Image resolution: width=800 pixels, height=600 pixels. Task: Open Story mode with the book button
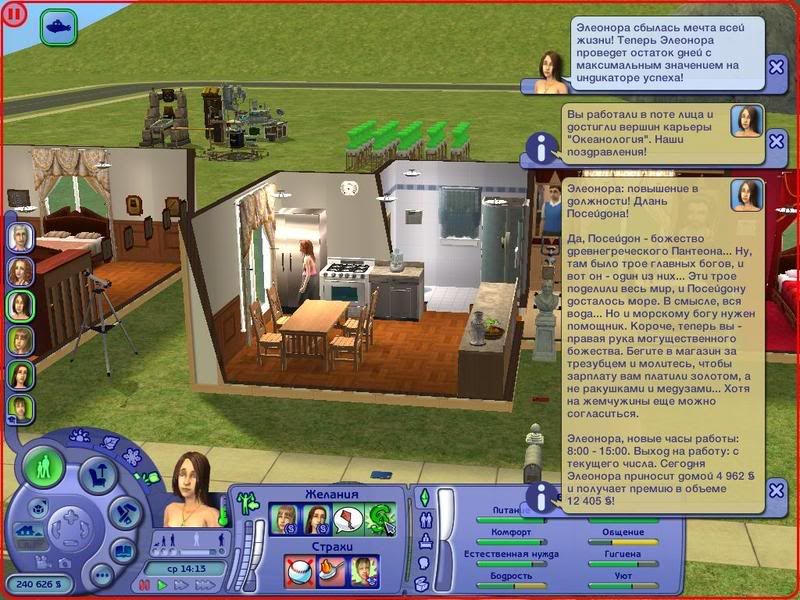[122, 549]
